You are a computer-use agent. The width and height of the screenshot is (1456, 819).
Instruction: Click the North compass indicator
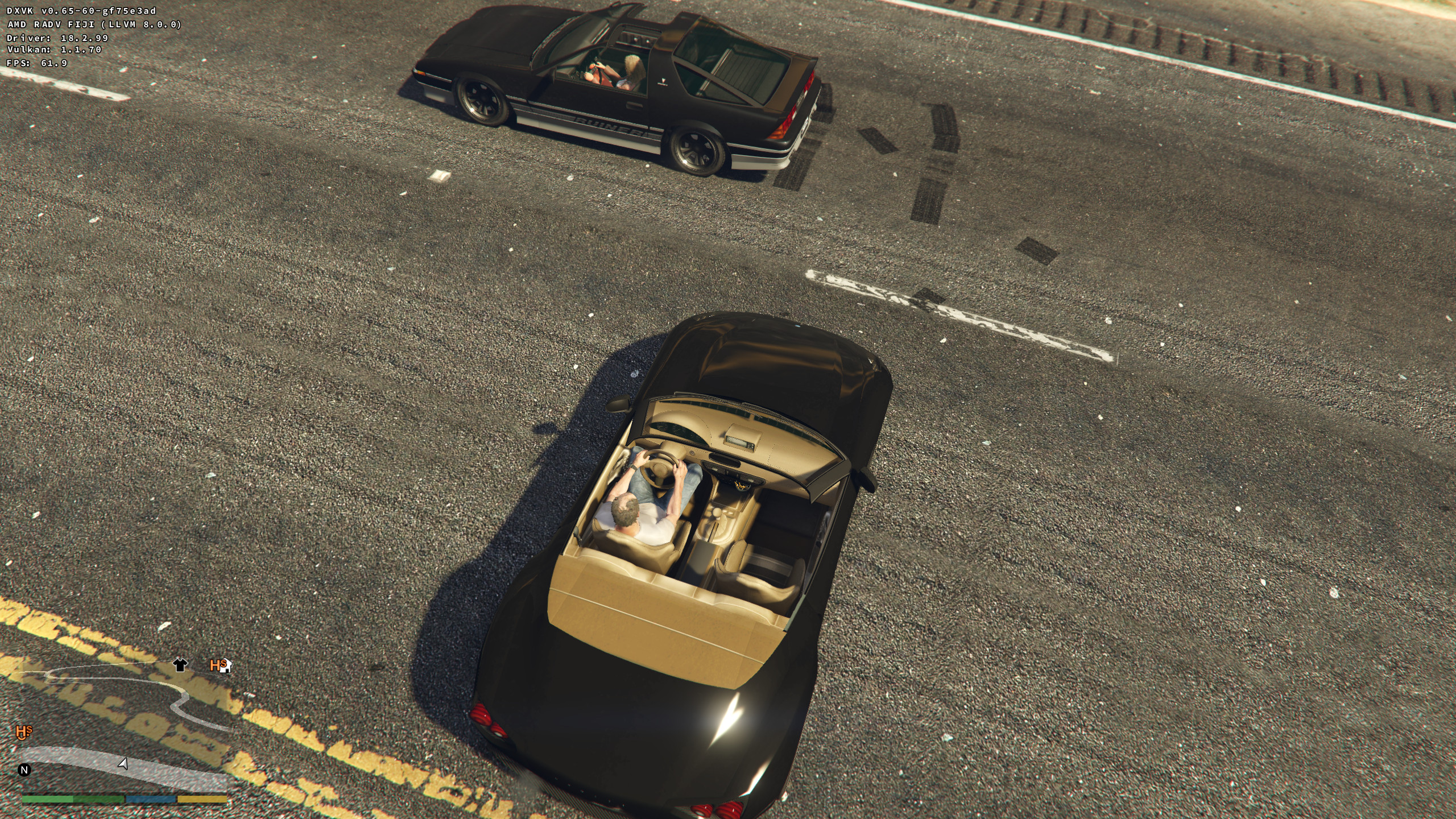24,770
